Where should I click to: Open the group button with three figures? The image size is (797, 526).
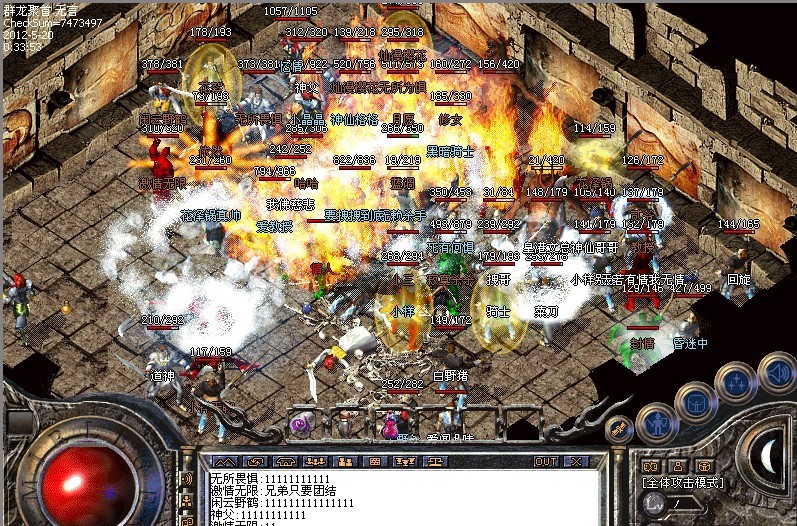(x=314, y=462)
